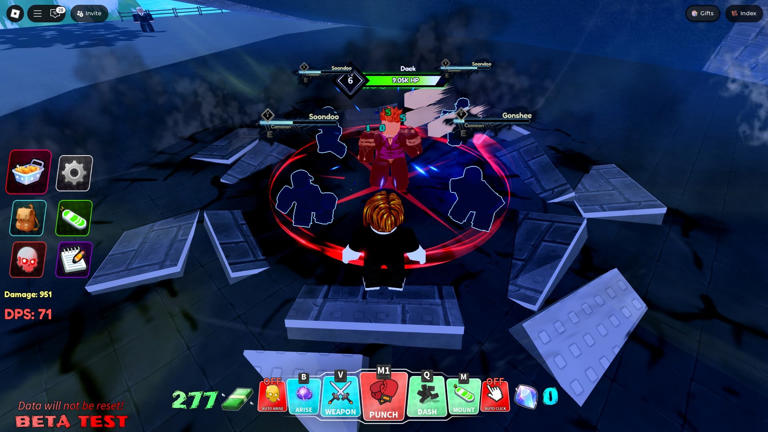Toggle the Auto Arise button

(272, 397)
